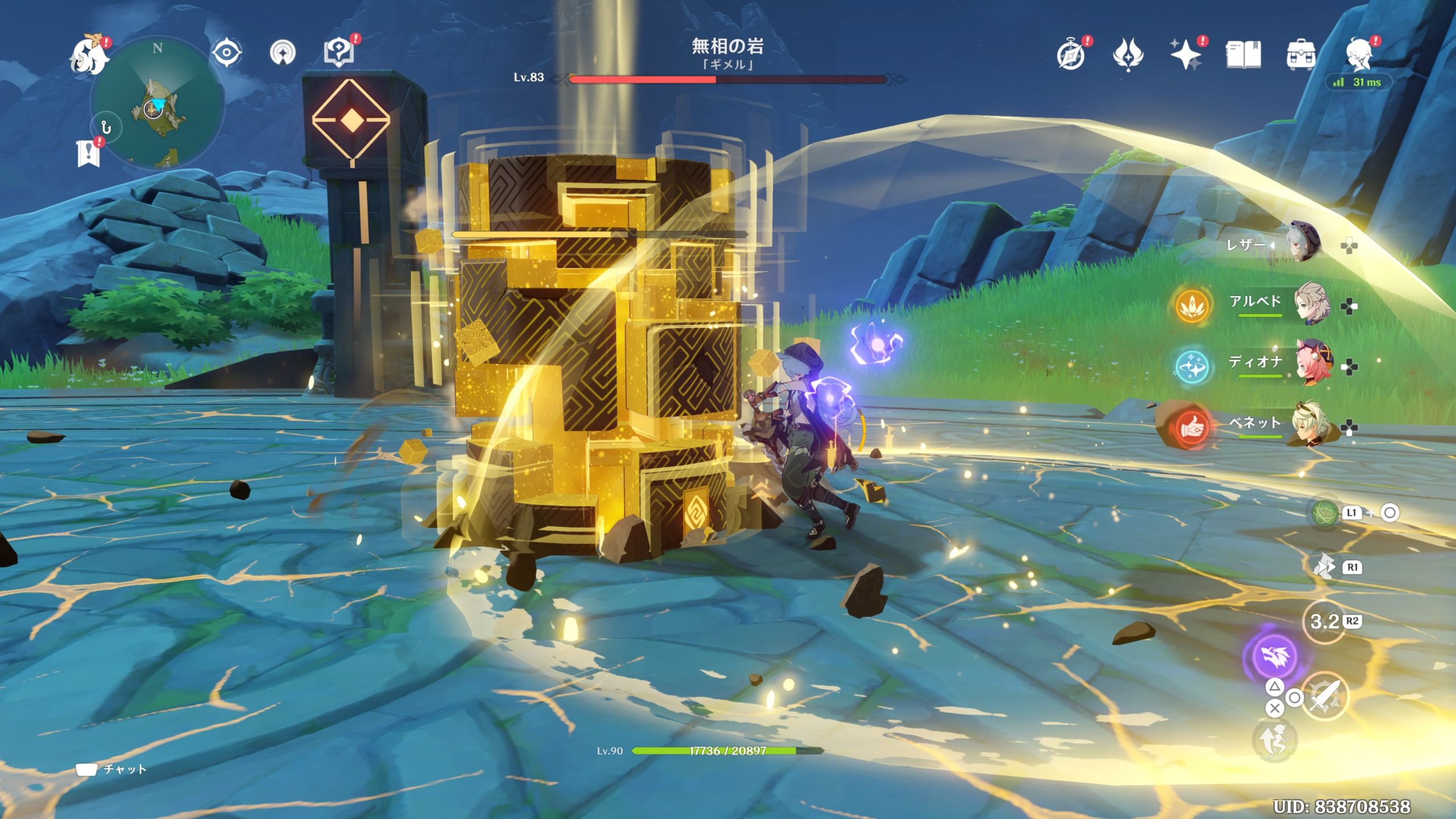
Task: Open the チャット chat box
Action: pyautogui.click(x=112, y=770)
